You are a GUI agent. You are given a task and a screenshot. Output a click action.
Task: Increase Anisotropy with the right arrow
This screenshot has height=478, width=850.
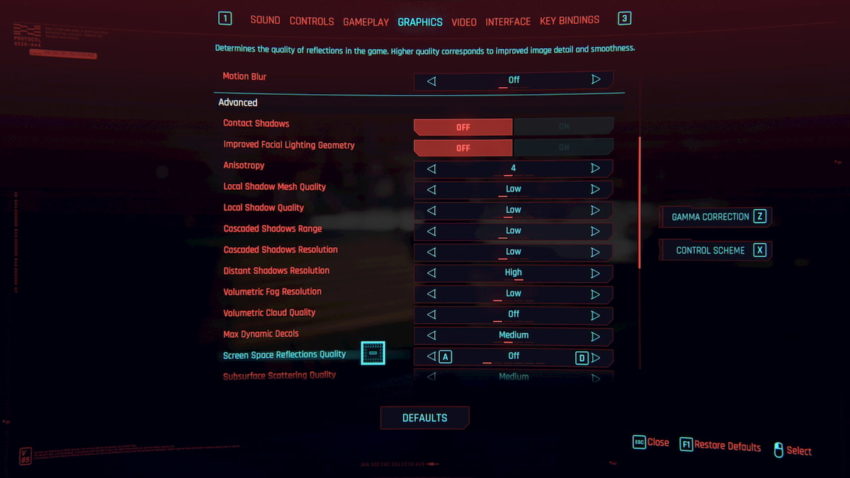click(595, 169)
